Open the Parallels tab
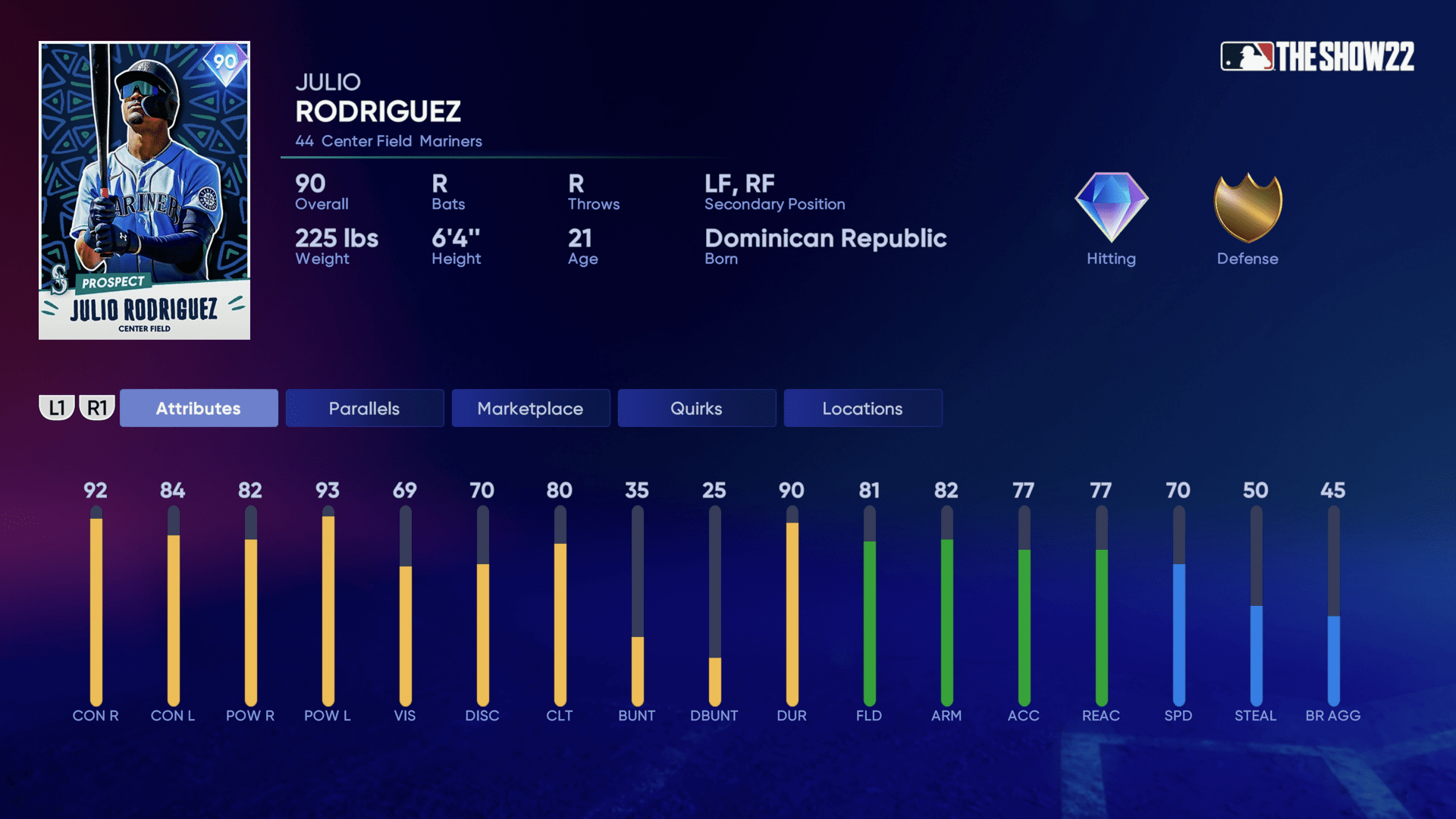Screen dimensions: 1456x819 click(x=364, y=408)
